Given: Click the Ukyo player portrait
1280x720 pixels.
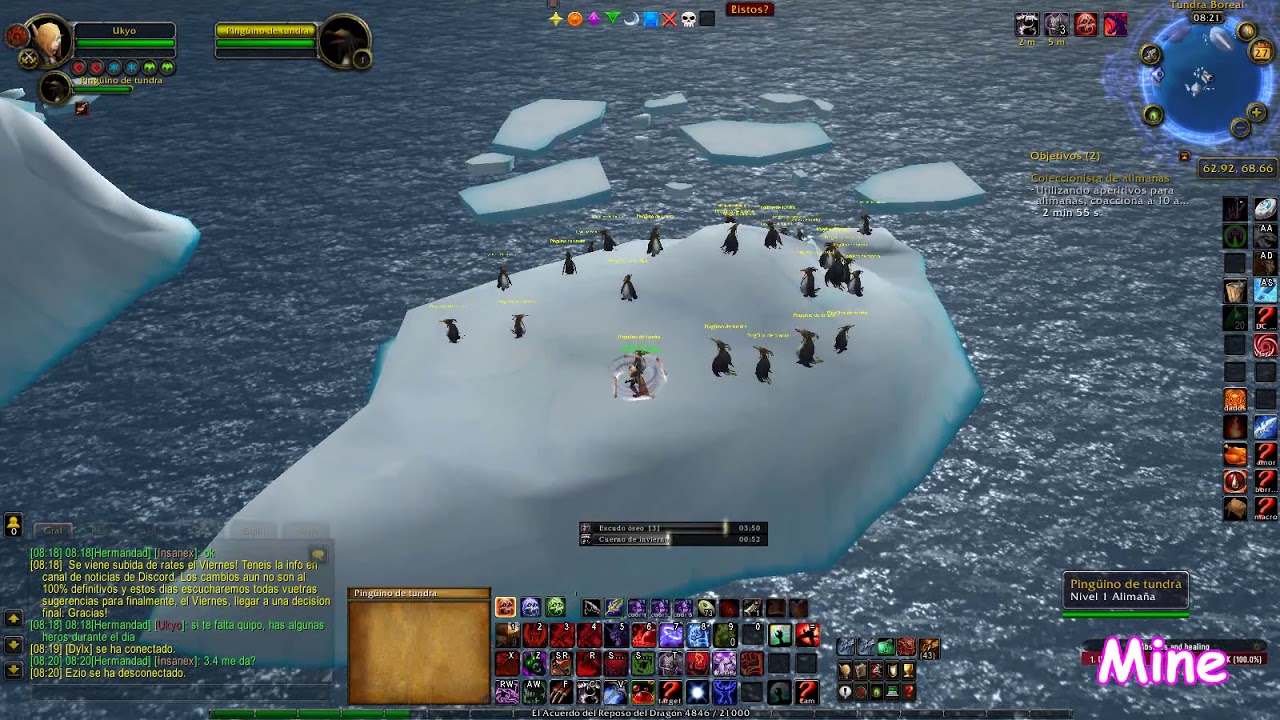Looking at the screenshot, I should [47, 43].
